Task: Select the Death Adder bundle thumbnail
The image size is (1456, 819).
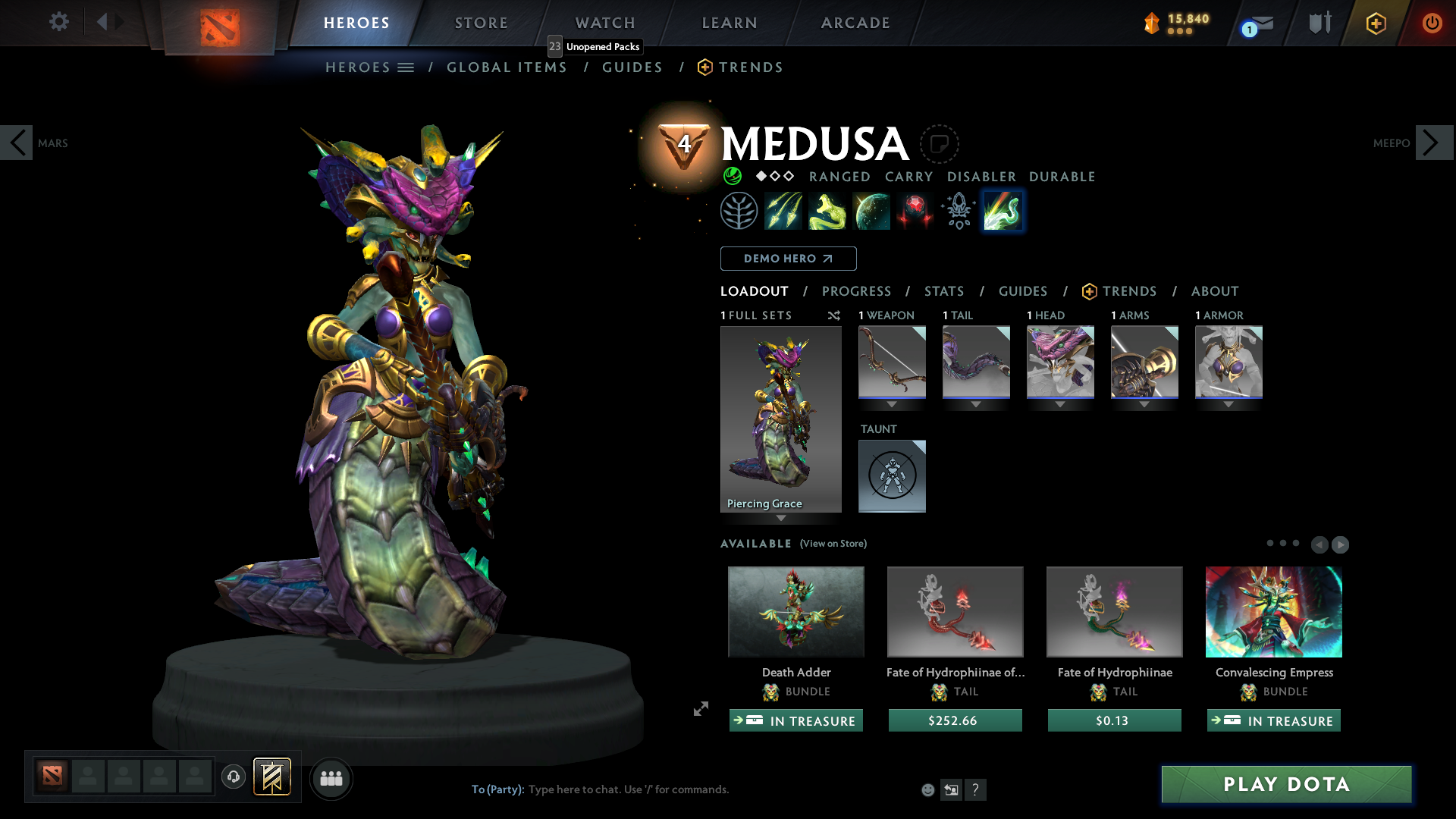Action: tap(795, 611)
